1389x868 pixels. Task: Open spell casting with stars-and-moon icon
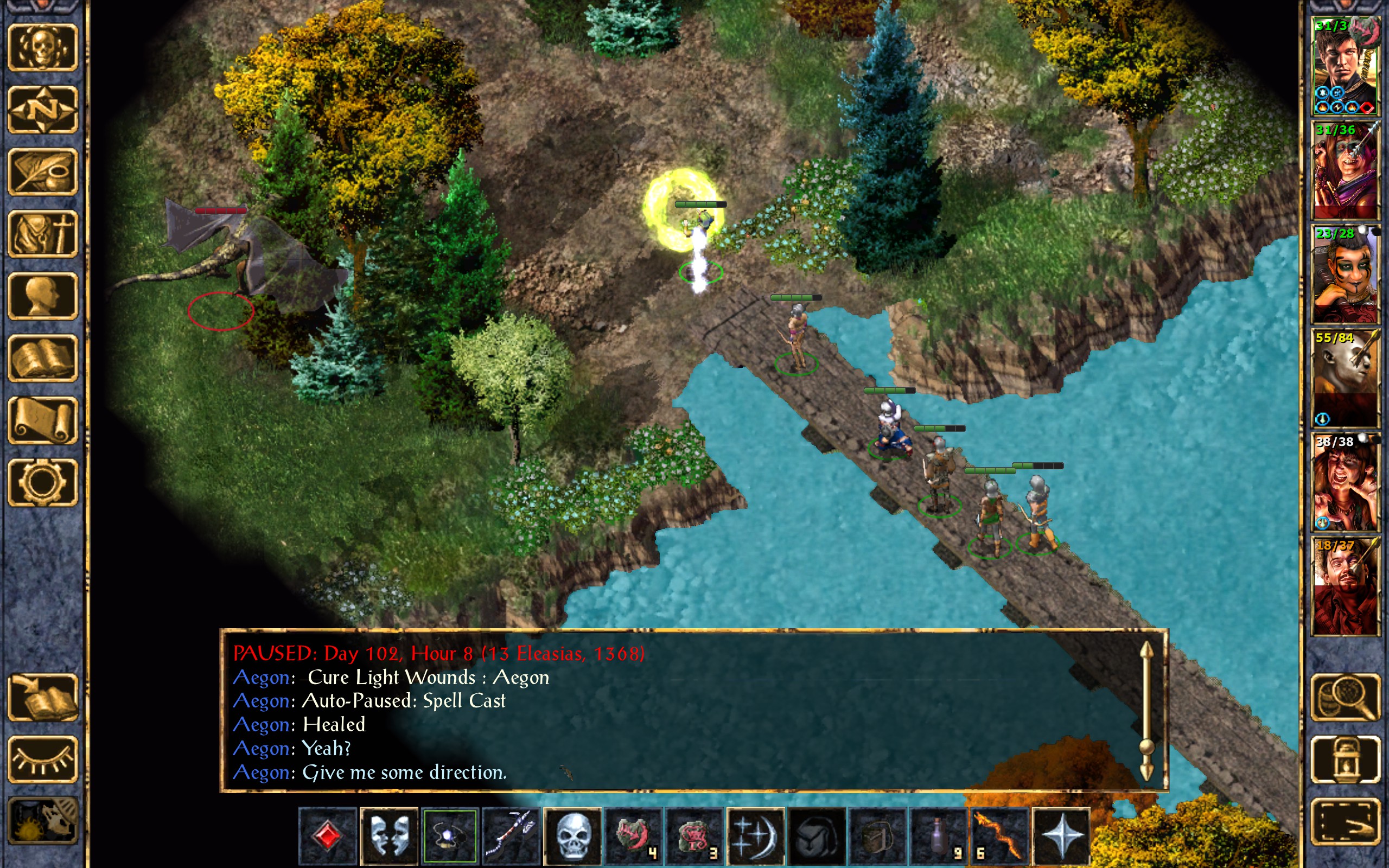coord(755,836)
